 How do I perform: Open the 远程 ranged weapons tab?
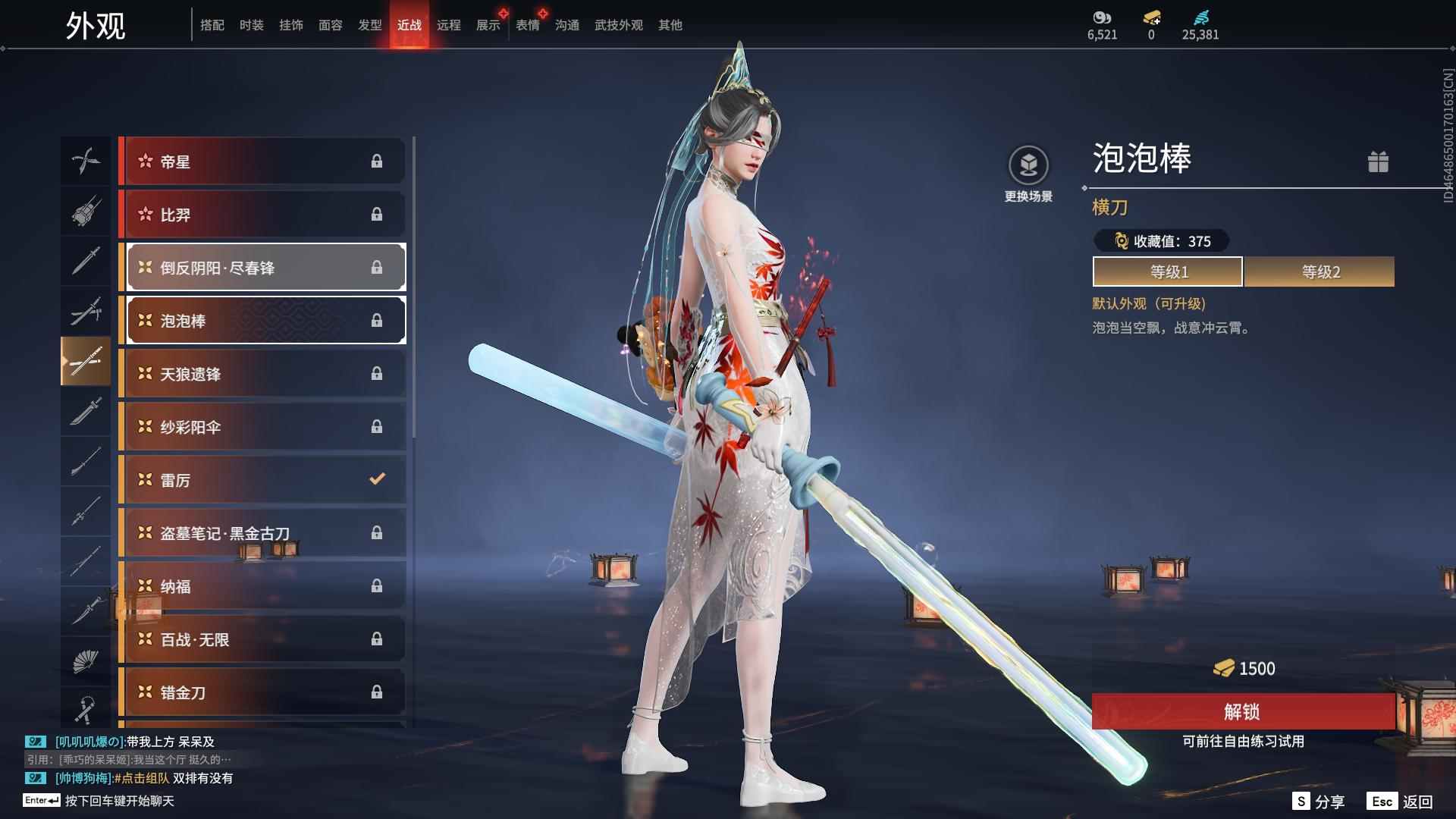coord(449,24)
